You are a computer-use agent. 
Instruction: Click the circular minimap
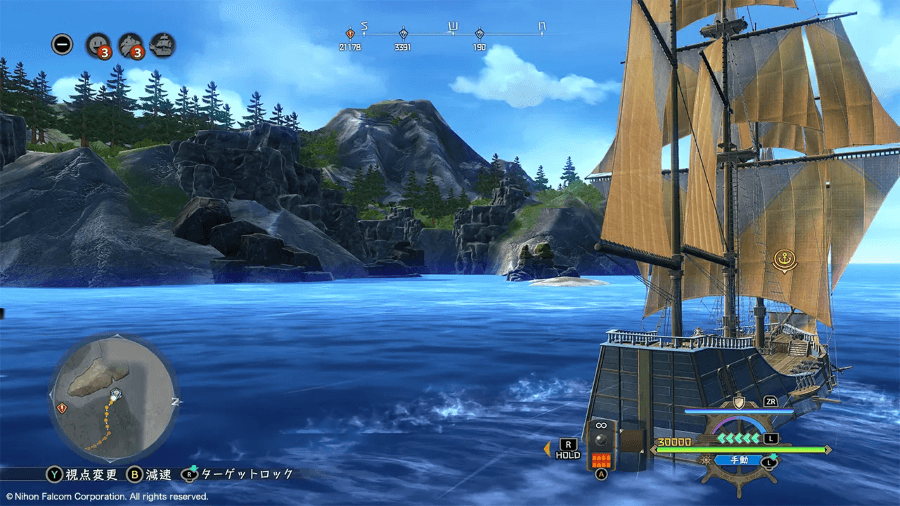pos(112,397)
